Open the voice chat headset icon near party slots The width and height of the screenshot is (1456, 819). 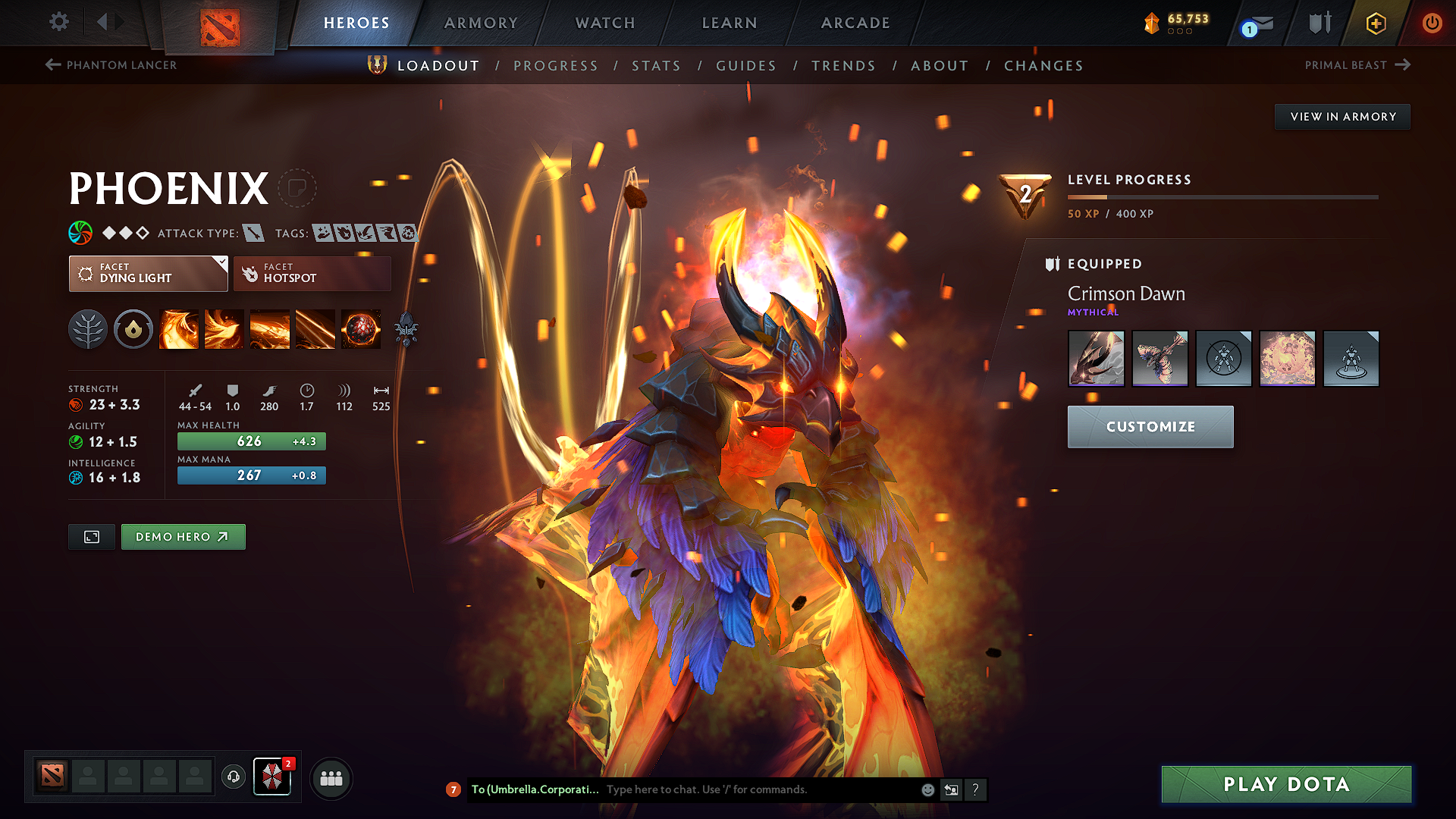233,777
